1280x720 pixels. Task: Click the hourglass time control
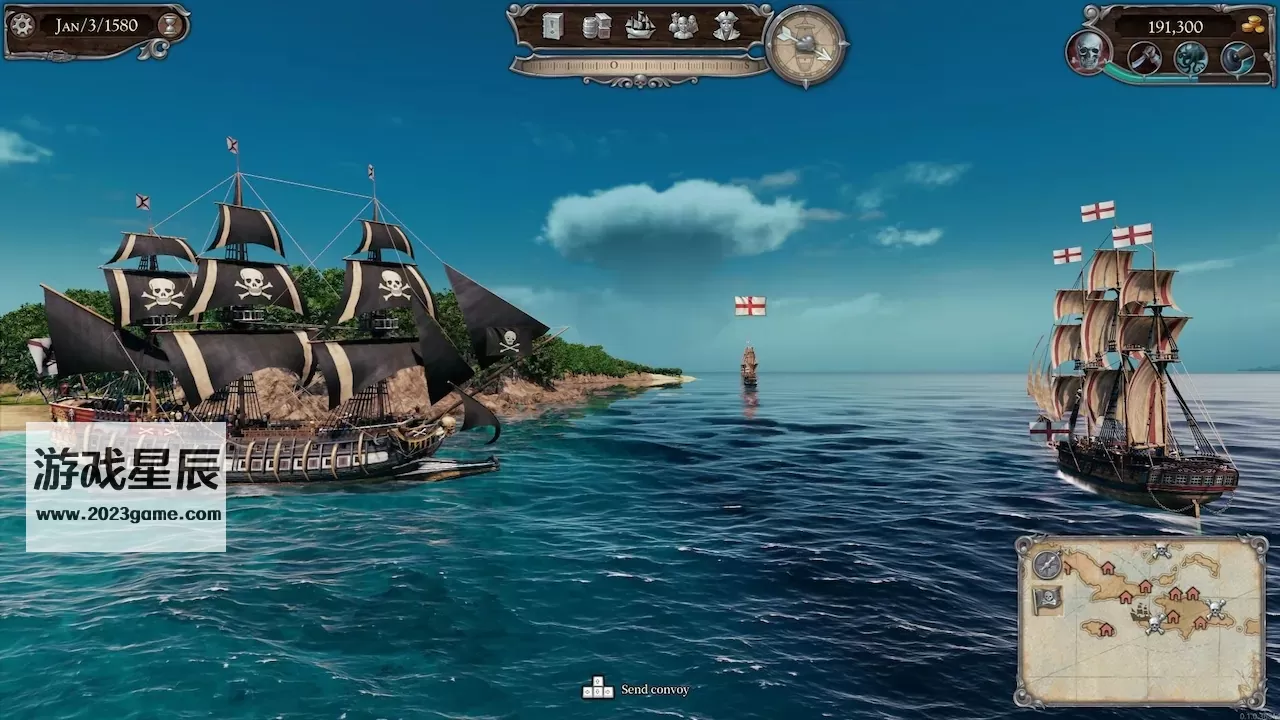(171, 25)
